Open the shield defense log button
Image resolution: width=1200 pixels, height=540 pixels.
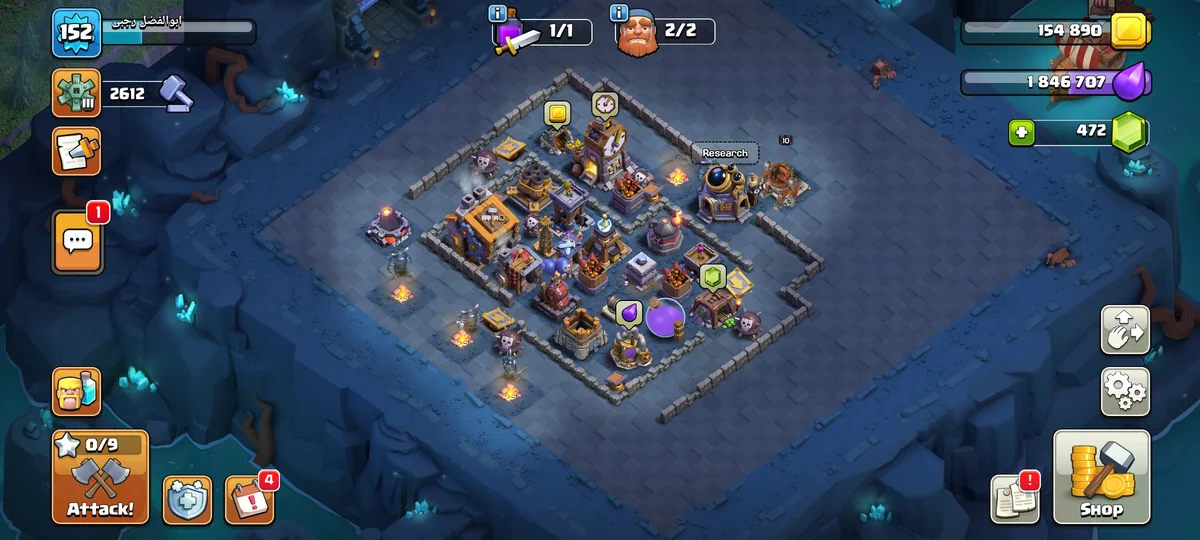coord(187,500)
